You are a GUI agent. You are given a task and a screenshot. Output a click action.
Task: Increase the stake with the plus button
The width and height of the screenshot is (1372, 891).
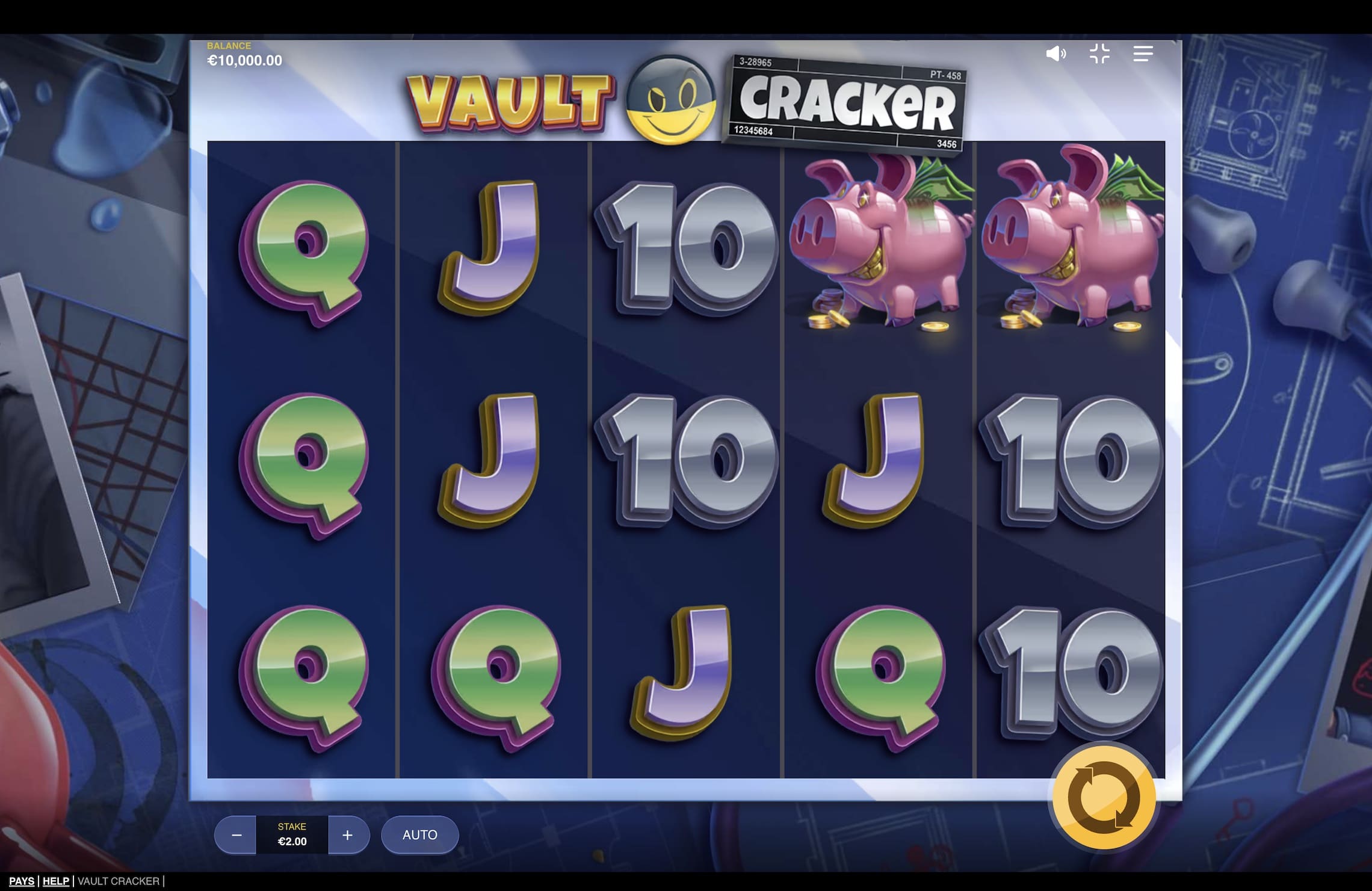(347, 835)
